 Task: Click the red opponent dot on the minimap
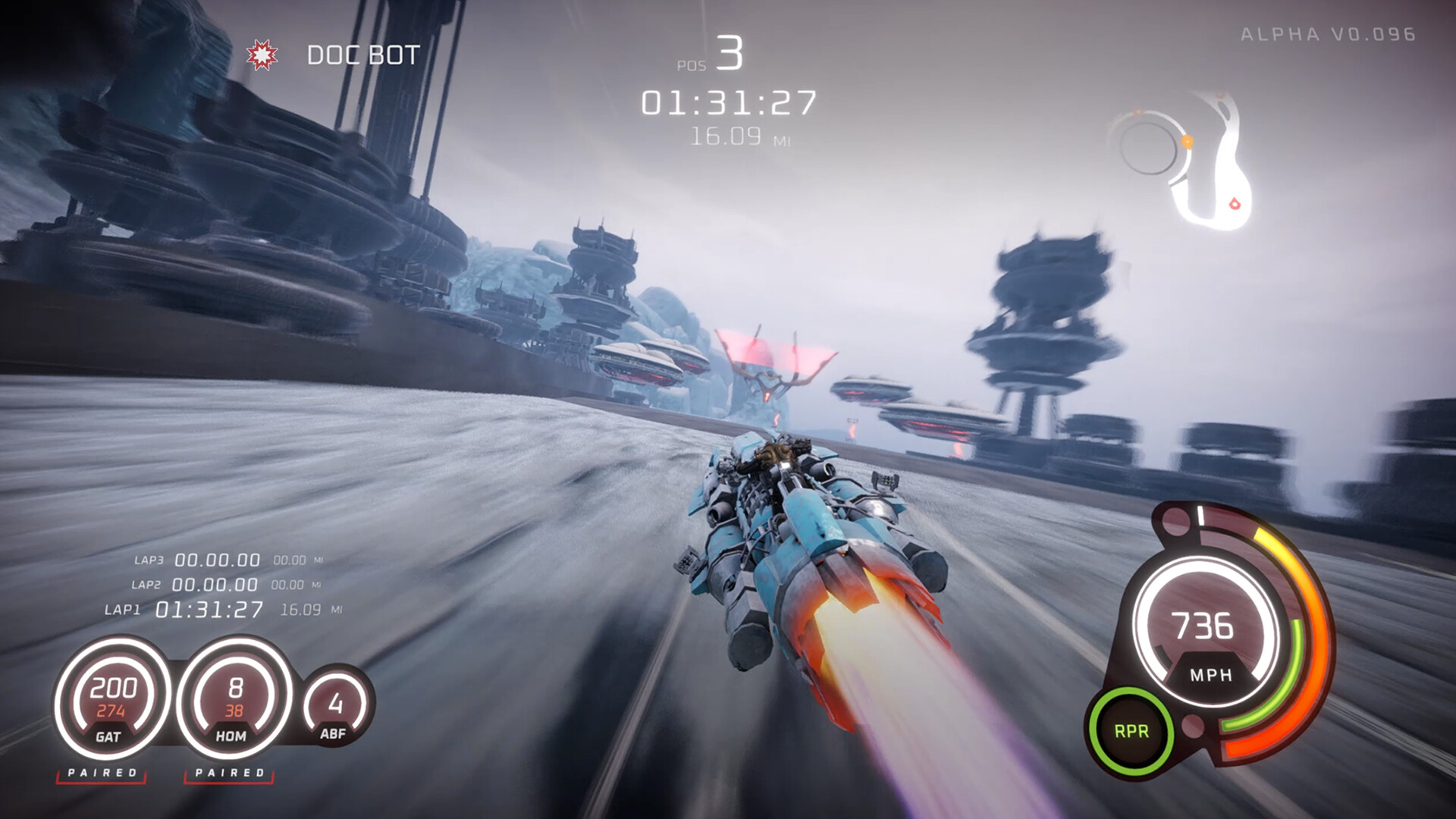click(1236, 203)
